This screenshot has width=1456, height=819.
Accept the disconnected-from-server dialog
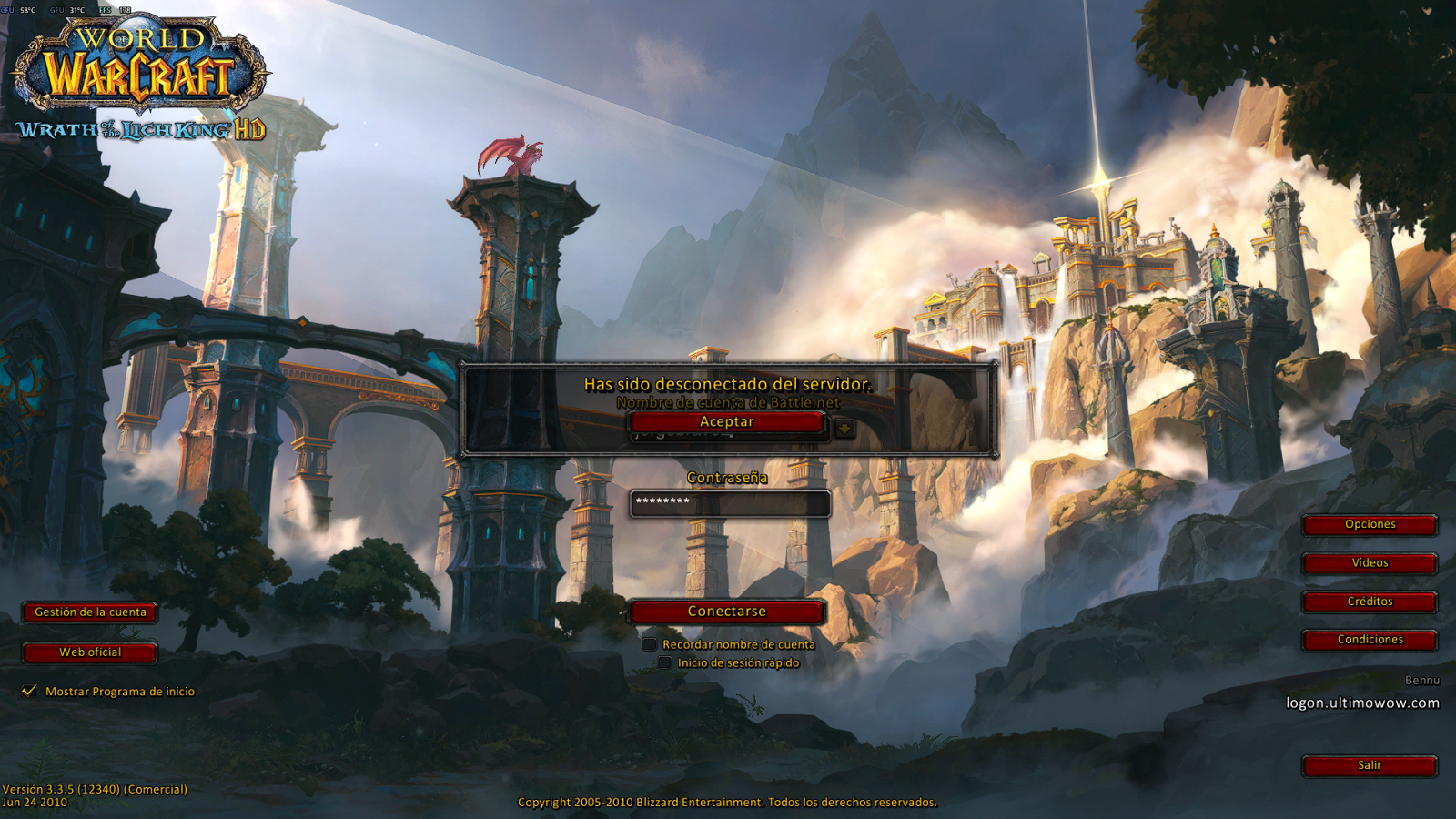726,422
